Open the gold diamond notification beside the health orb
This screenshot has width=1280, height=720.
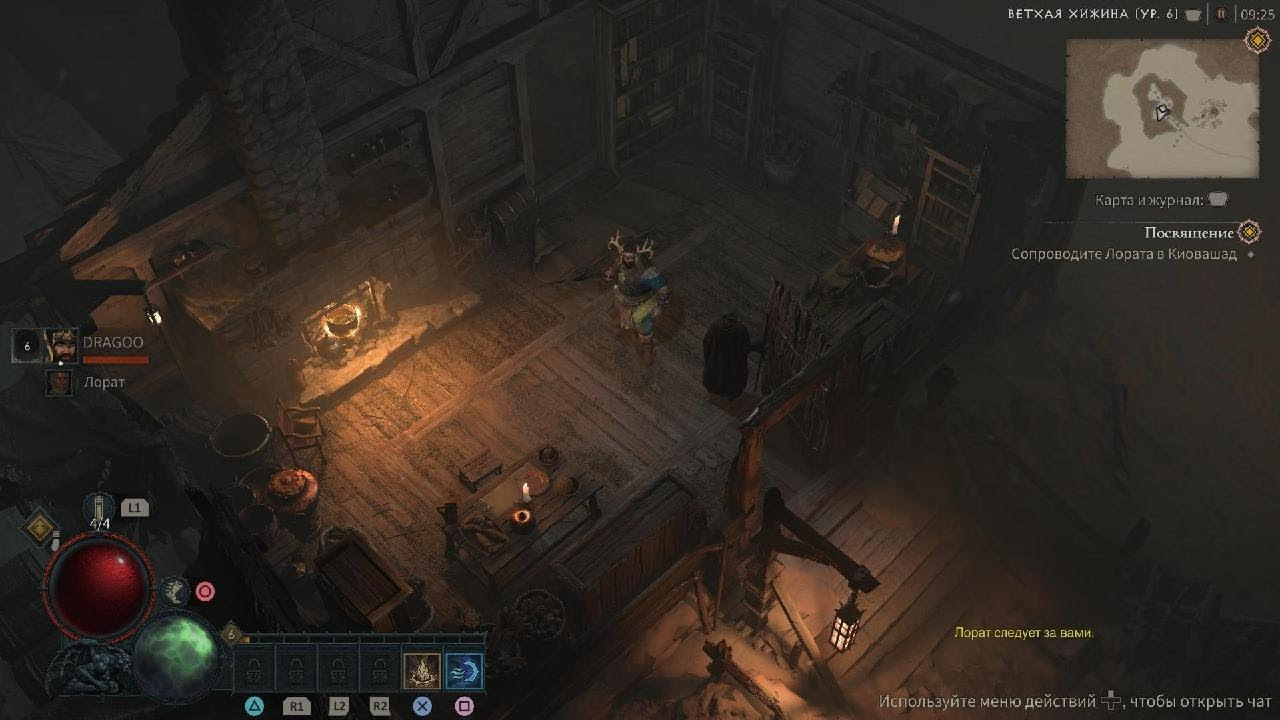[41, 528]
